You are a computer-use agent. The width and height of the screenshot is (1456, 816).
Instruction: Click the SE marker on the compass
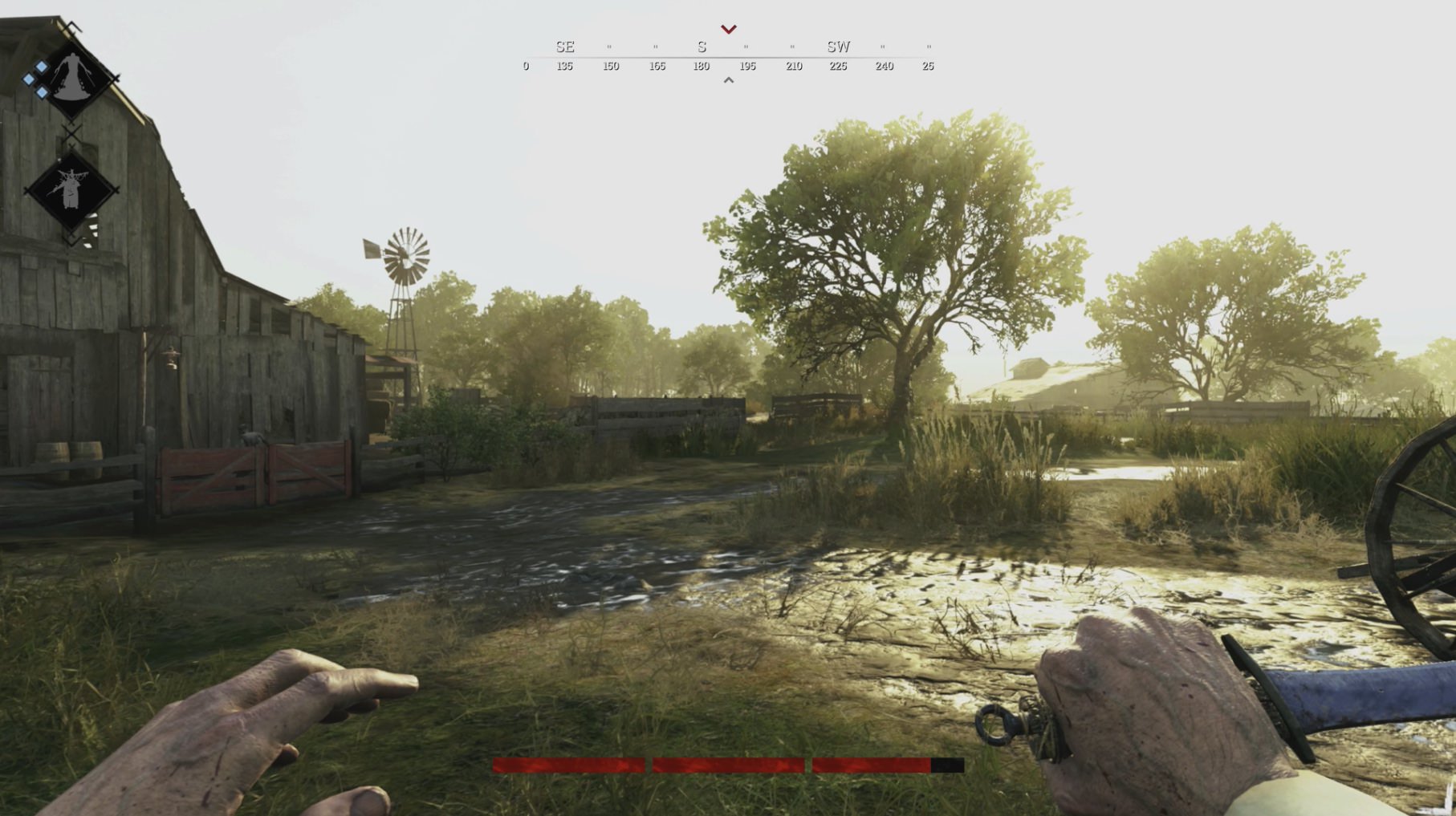pos(564,47)
